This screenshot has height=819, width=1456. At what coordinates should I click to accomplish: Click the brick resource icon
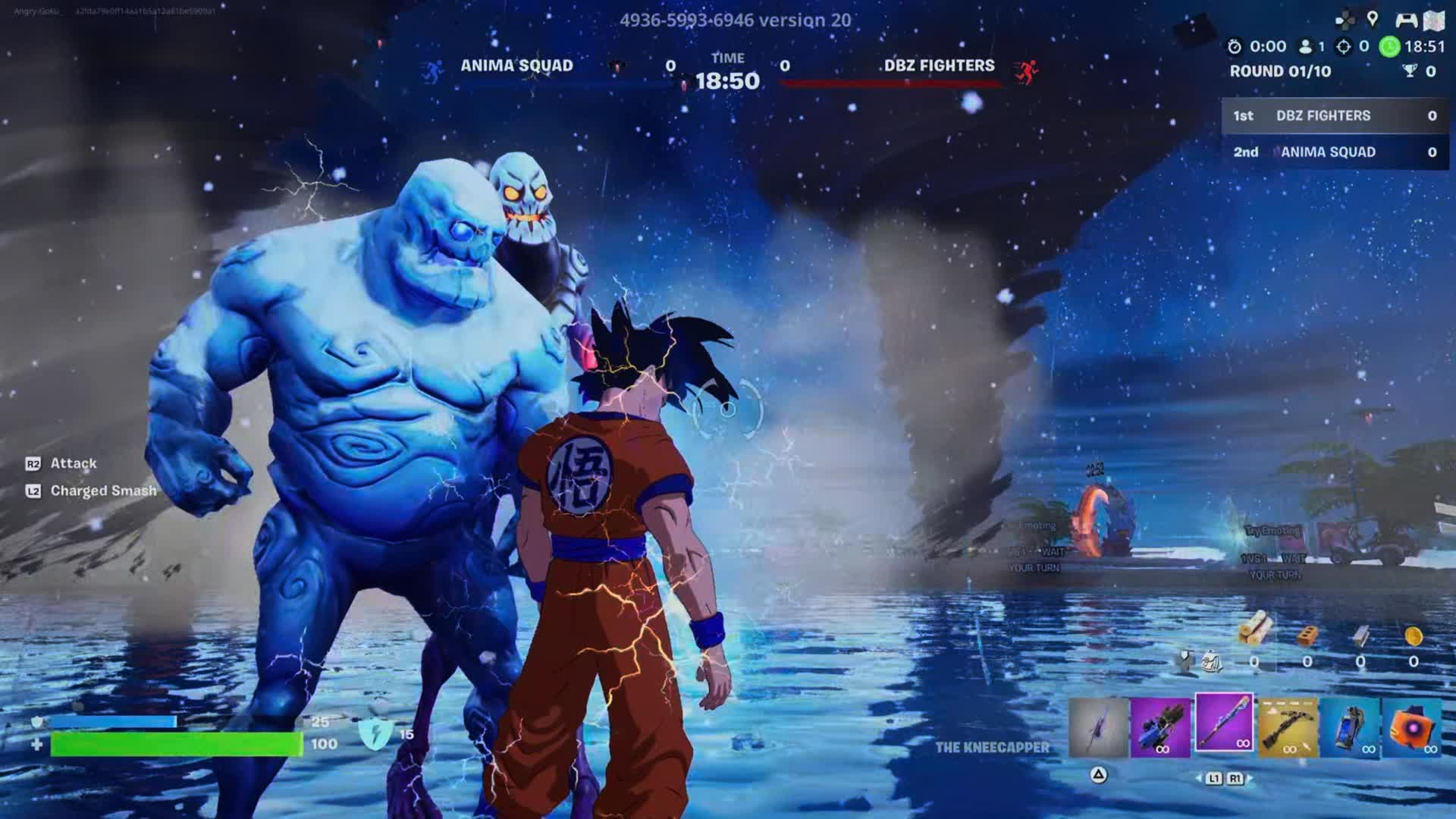pyautogui.click(x=1307, y=635)
